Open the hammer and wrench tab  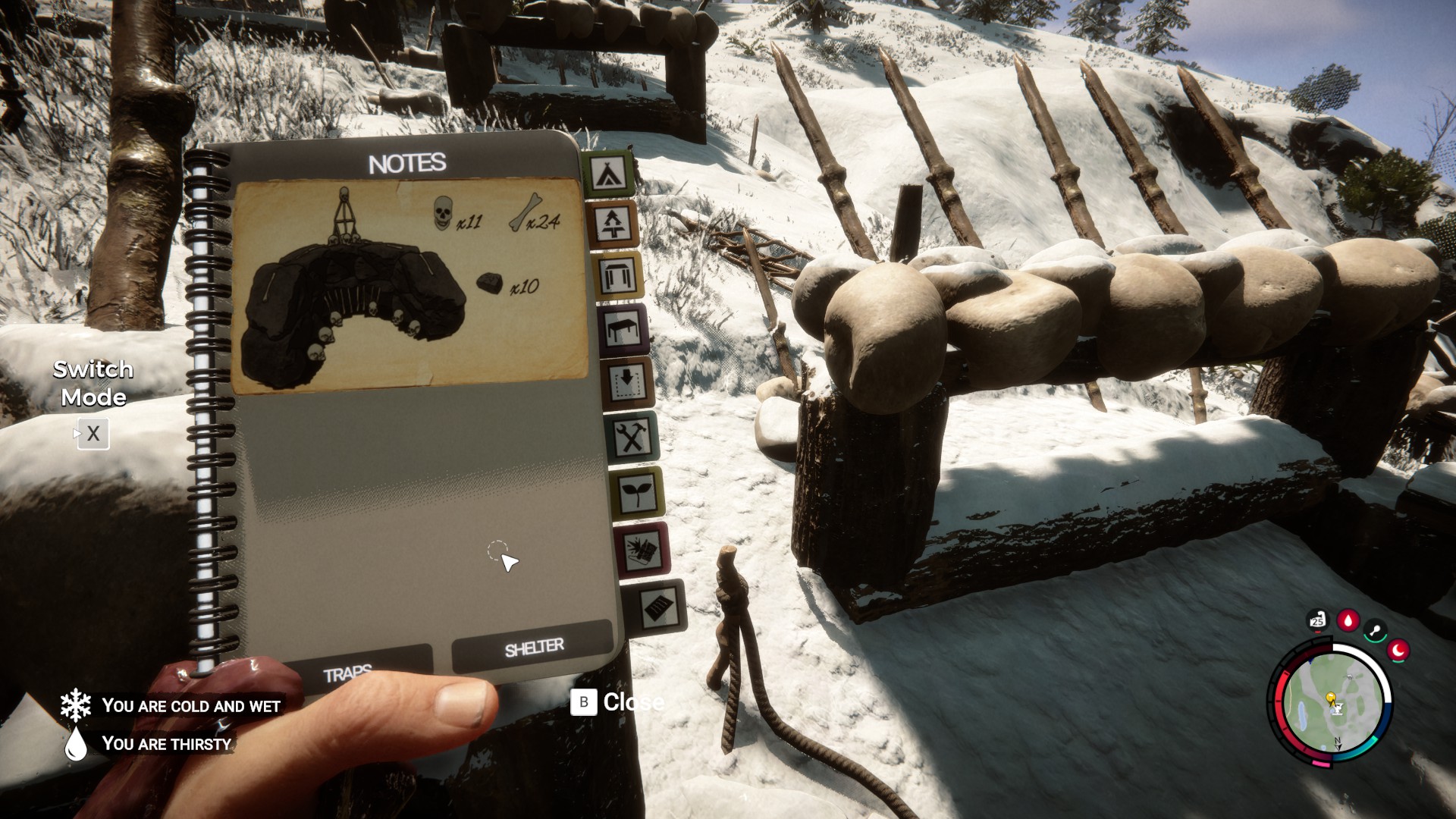(632, 437)
